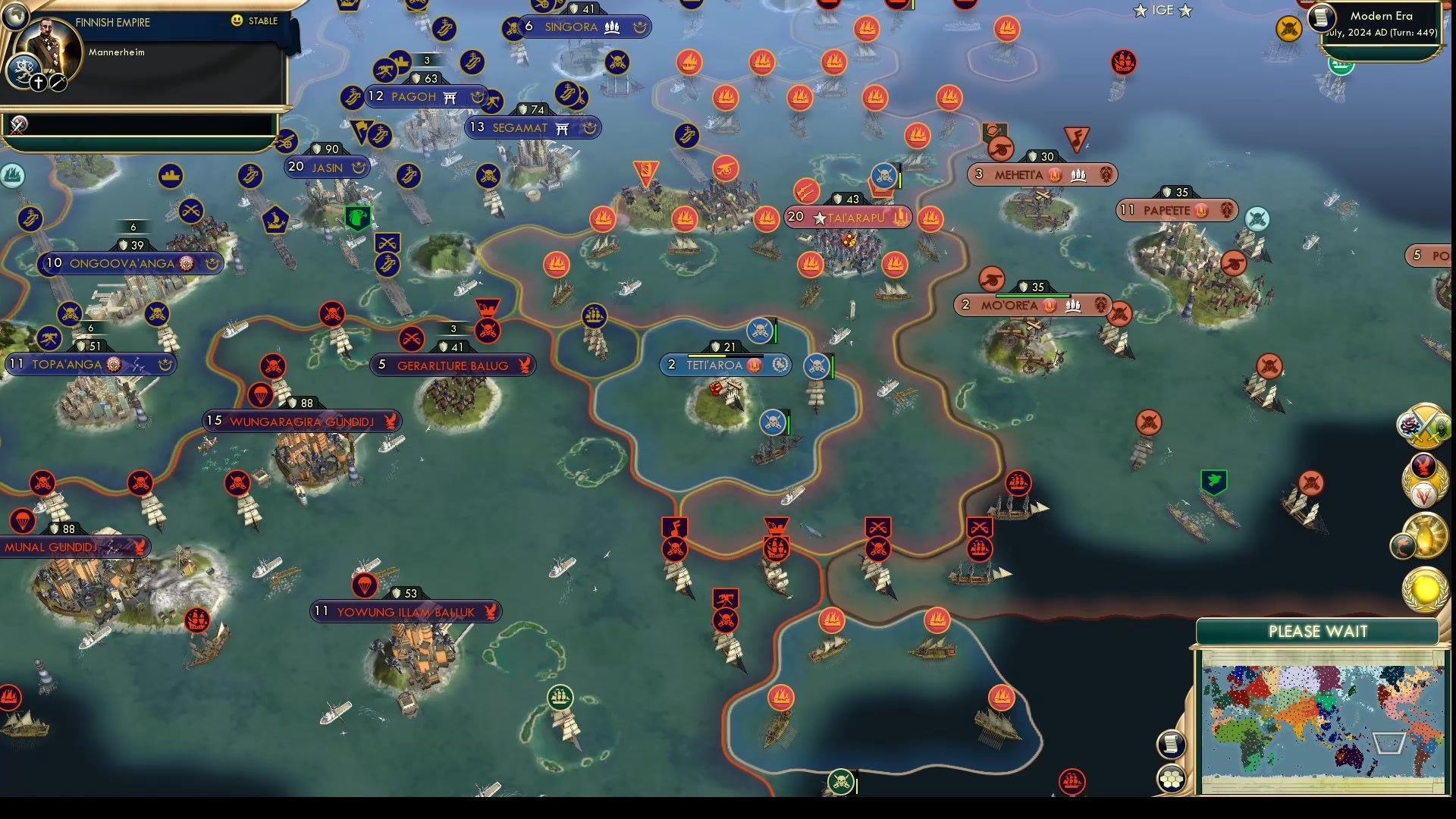Select the cross religion icon on Finland's panel
This screenshot has width=1456, height=819.
pyautogui.click(x=38, y=81)
